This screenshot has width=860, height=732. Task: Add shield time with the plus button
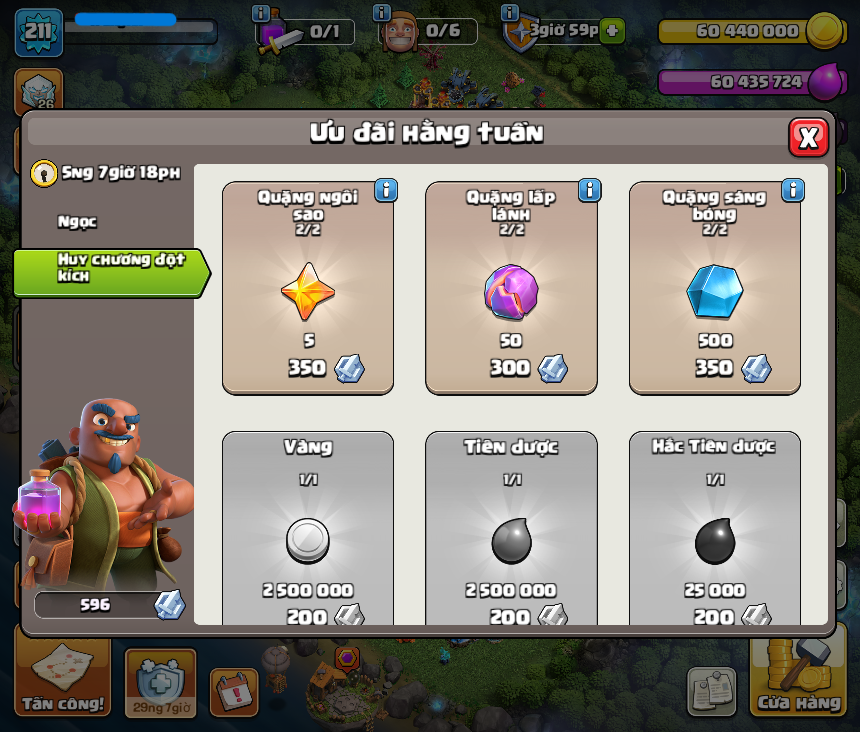pos(613,31)
